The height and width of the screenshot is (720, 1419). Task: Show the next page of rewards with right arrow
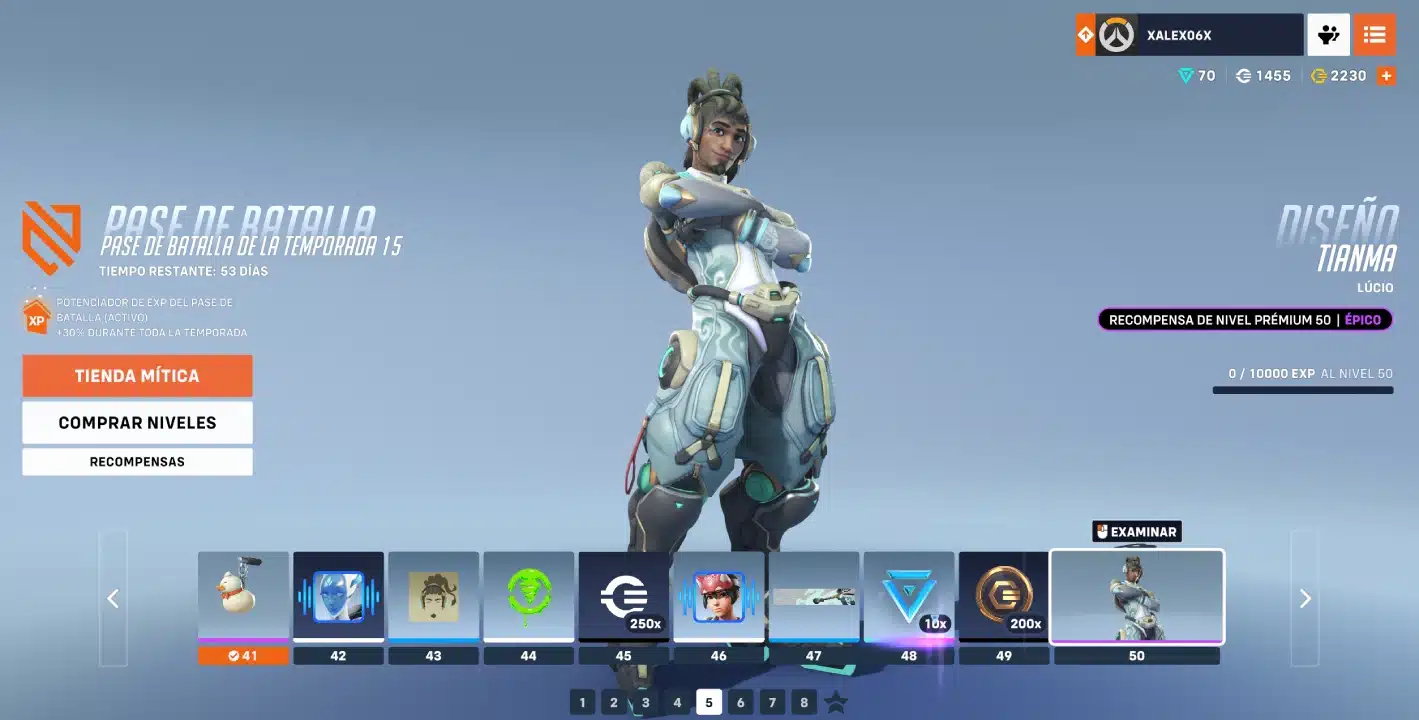(1304, 598)
